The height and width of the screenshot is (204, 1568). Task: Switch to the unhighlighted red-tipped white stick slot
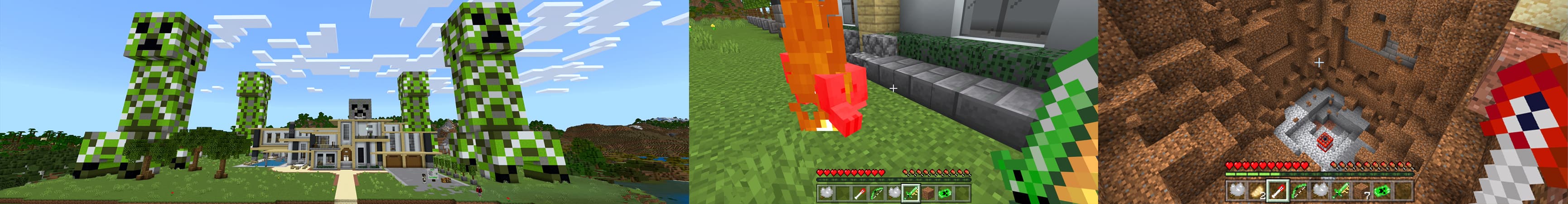point(859,193)
